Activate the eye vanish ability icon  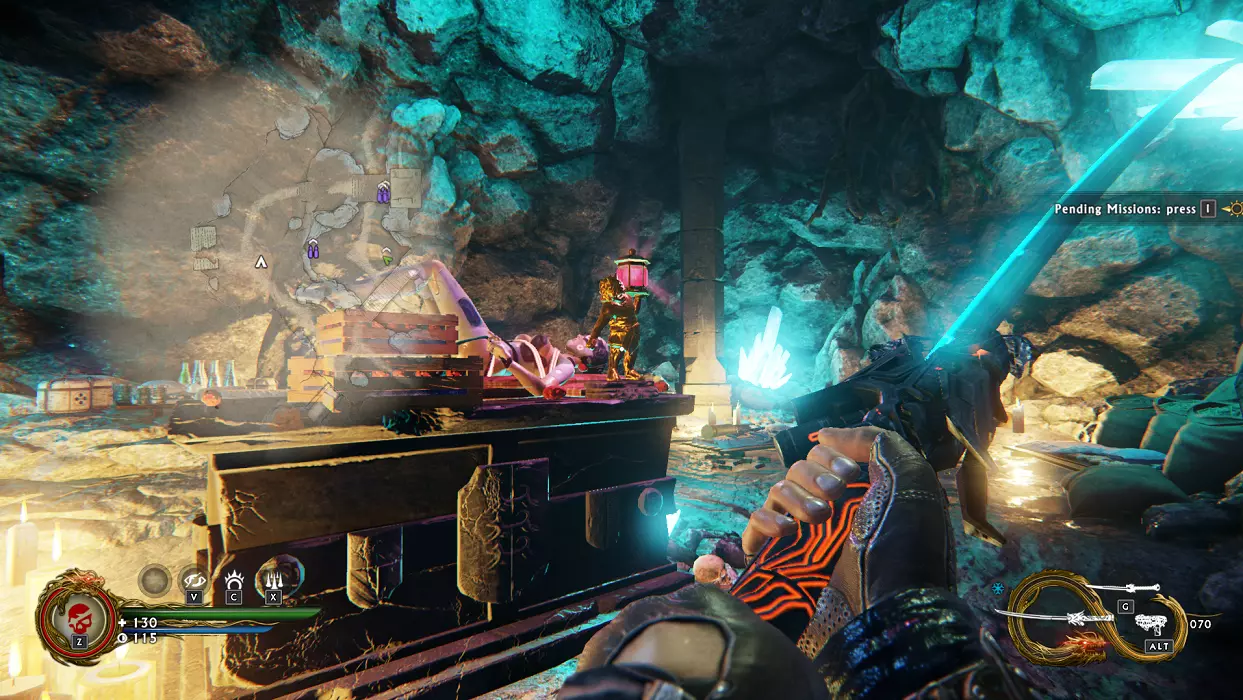tap(193, 579)
